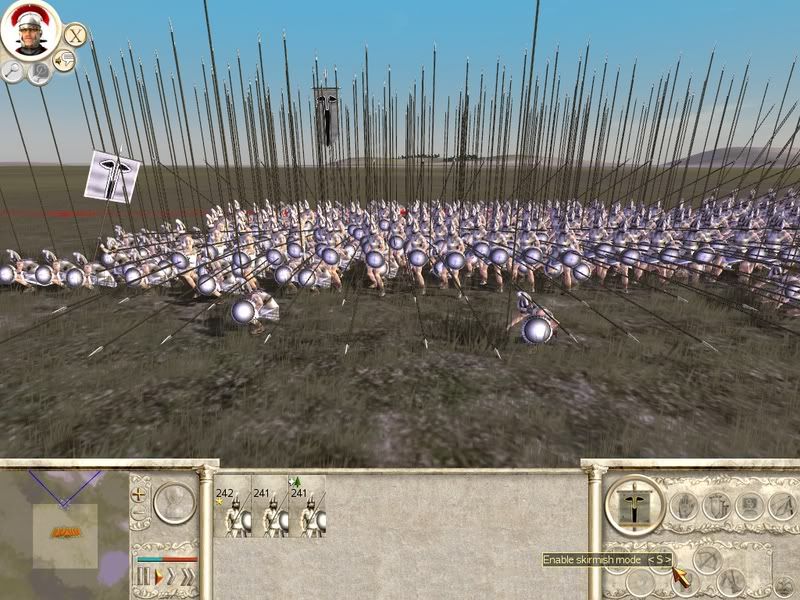The width and height of the screenshot is (800, 600).
Task: Dismiss the advisor with the X button
Action: 75,33
